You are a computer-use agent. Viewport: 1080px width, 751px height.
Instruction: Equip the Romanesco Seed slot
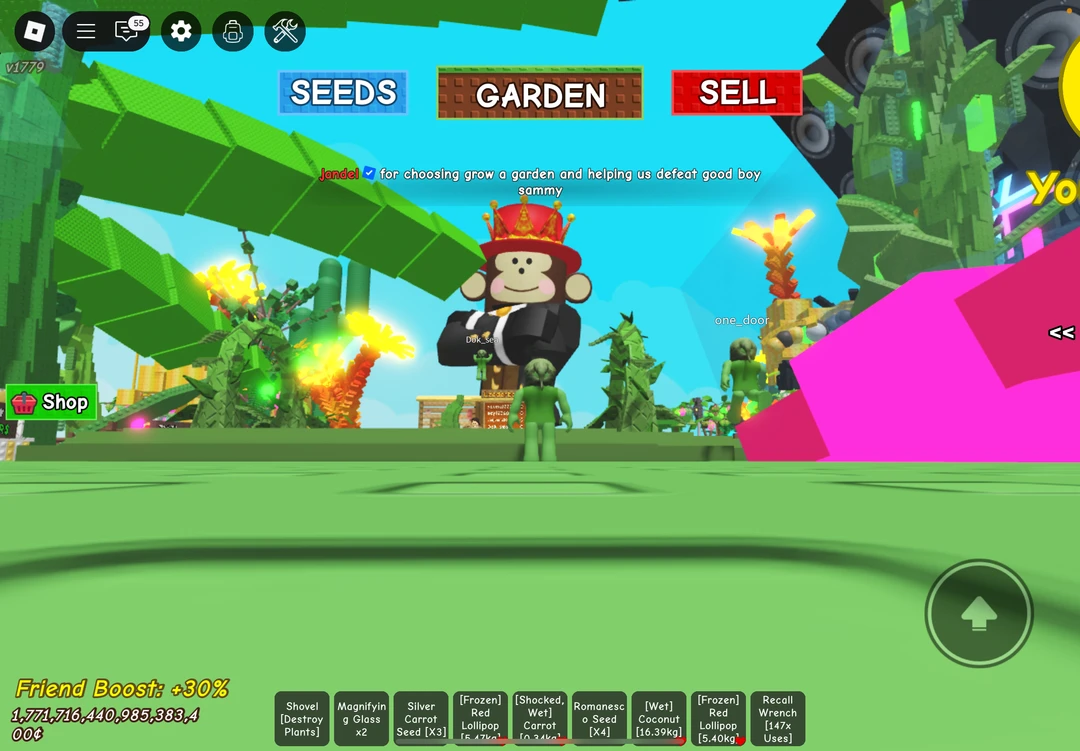pyautogui.click(x=599, y=718)
